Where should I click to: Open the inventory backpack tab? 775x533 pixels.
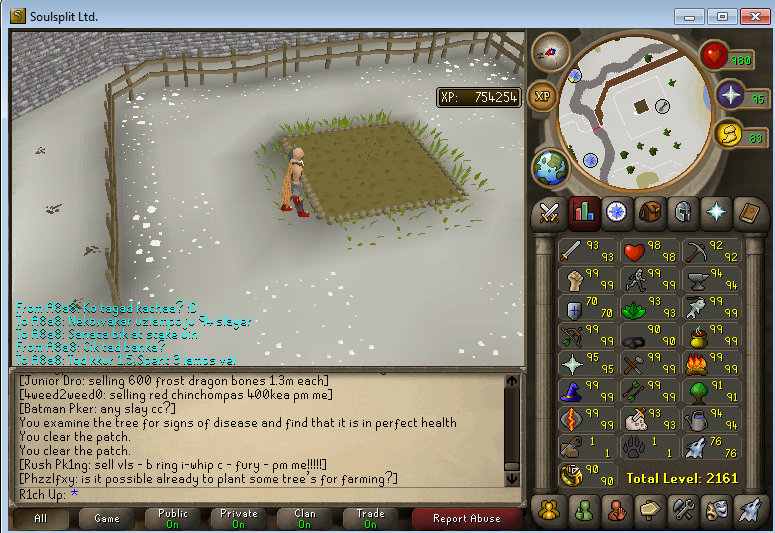pos(650,212)
